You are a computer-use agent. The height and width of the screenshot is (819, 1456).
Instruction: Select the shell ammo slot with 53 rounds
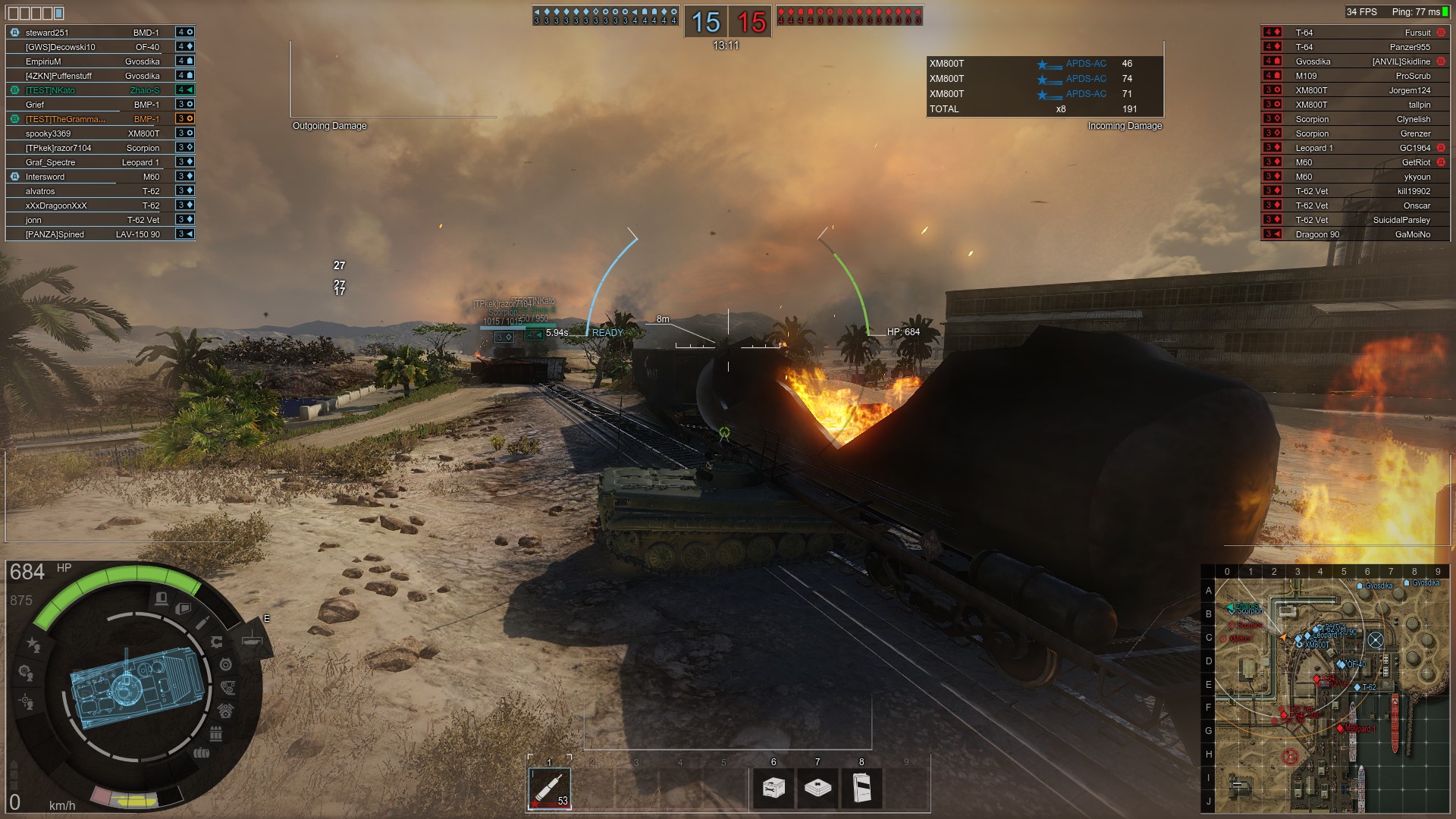click(549, 789)
